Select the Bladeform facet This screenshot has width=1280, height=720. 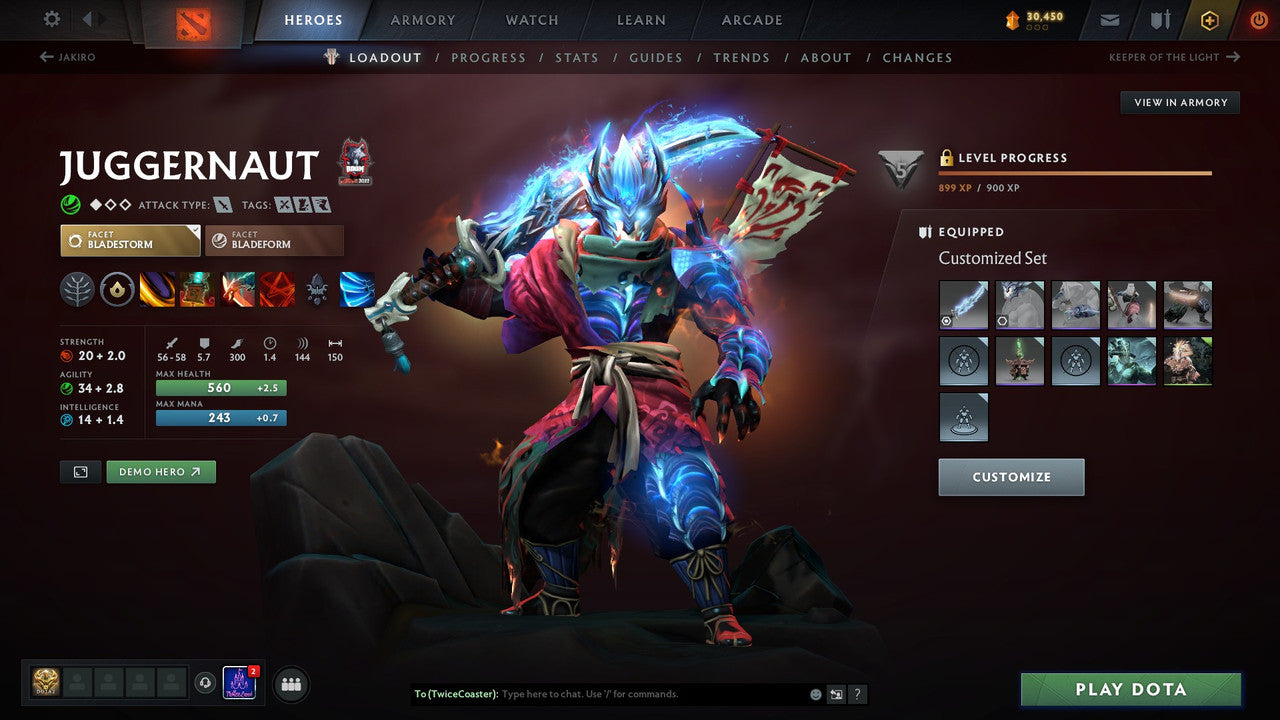274,240
